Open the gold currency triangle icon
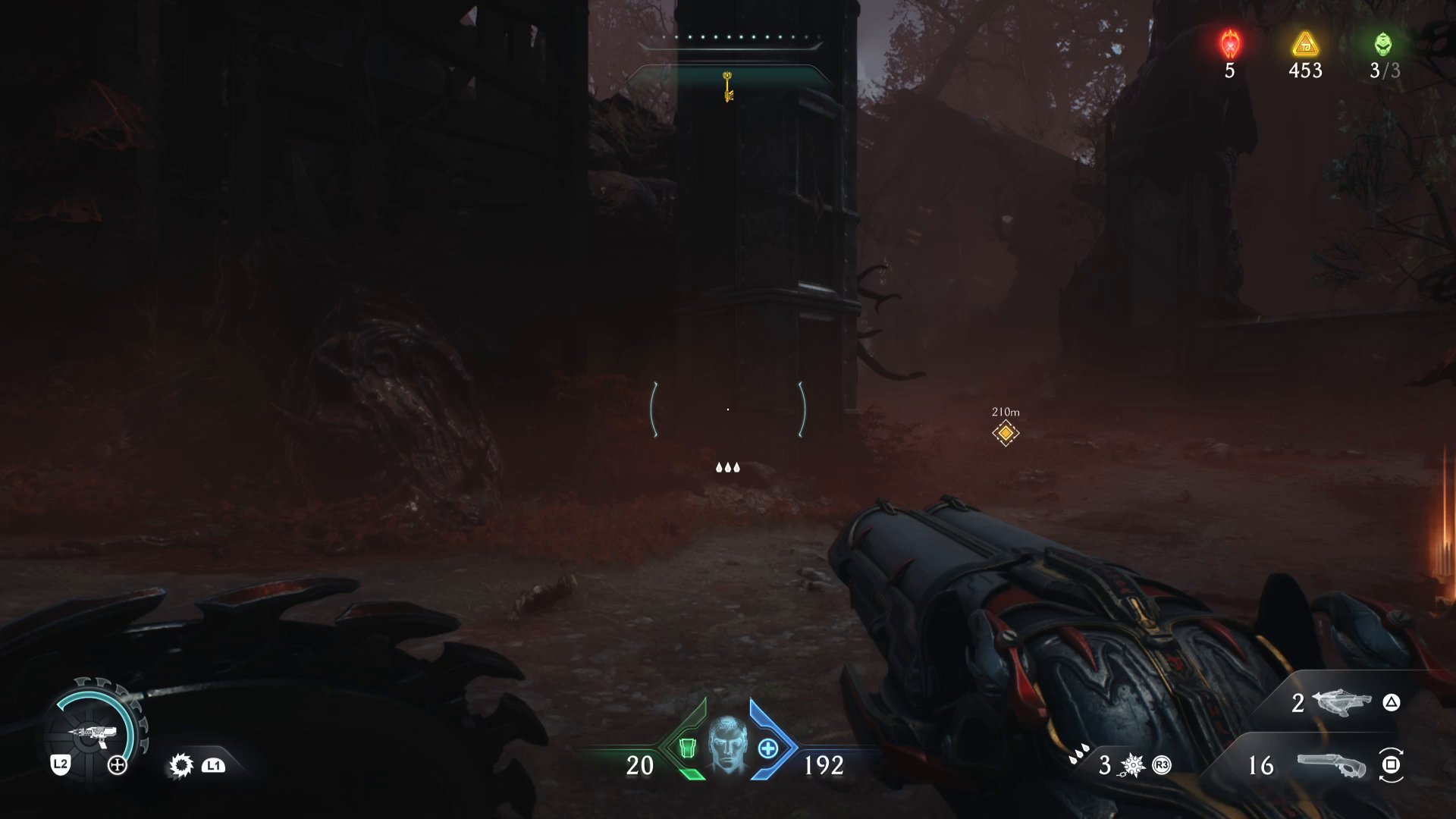The height and width of the screenshot is (819, 1456). coord(1305,45)
